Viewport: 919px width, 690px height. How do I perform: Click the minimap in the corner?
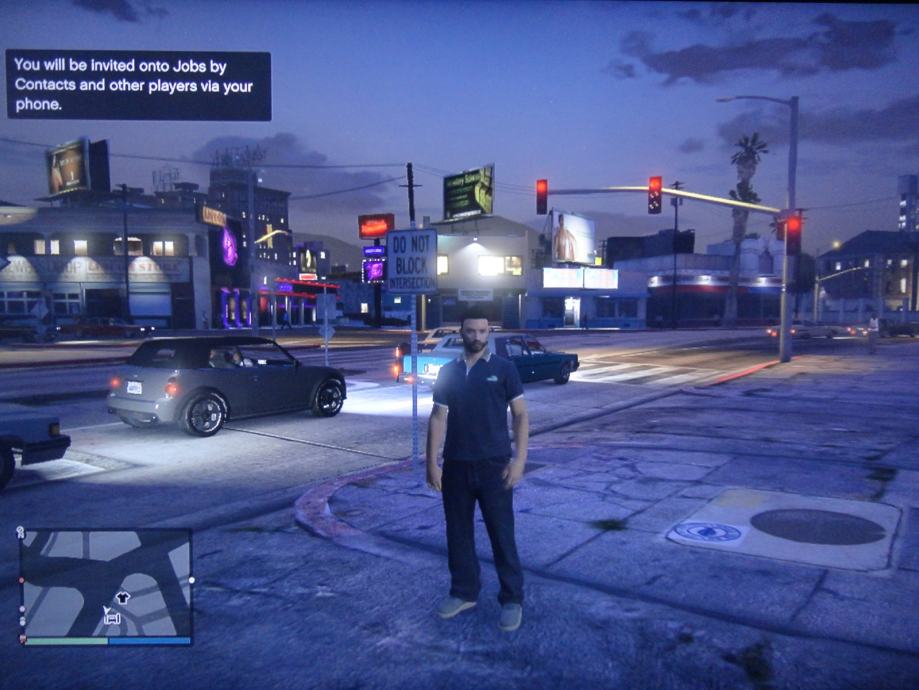pos(106,584)
